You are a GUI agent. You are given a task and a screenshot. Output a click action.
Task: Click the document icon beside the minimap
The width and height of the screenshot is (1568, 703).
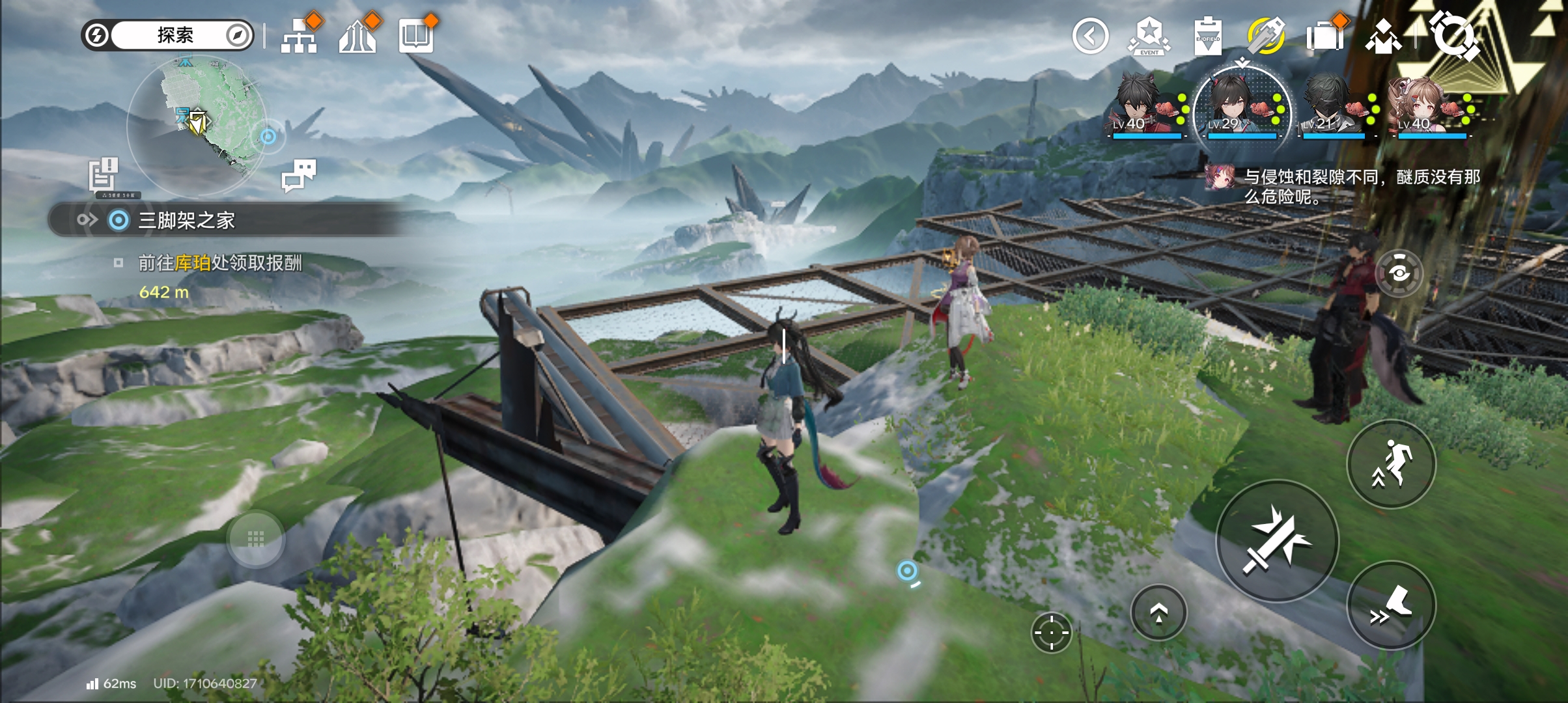click(104, 174)
